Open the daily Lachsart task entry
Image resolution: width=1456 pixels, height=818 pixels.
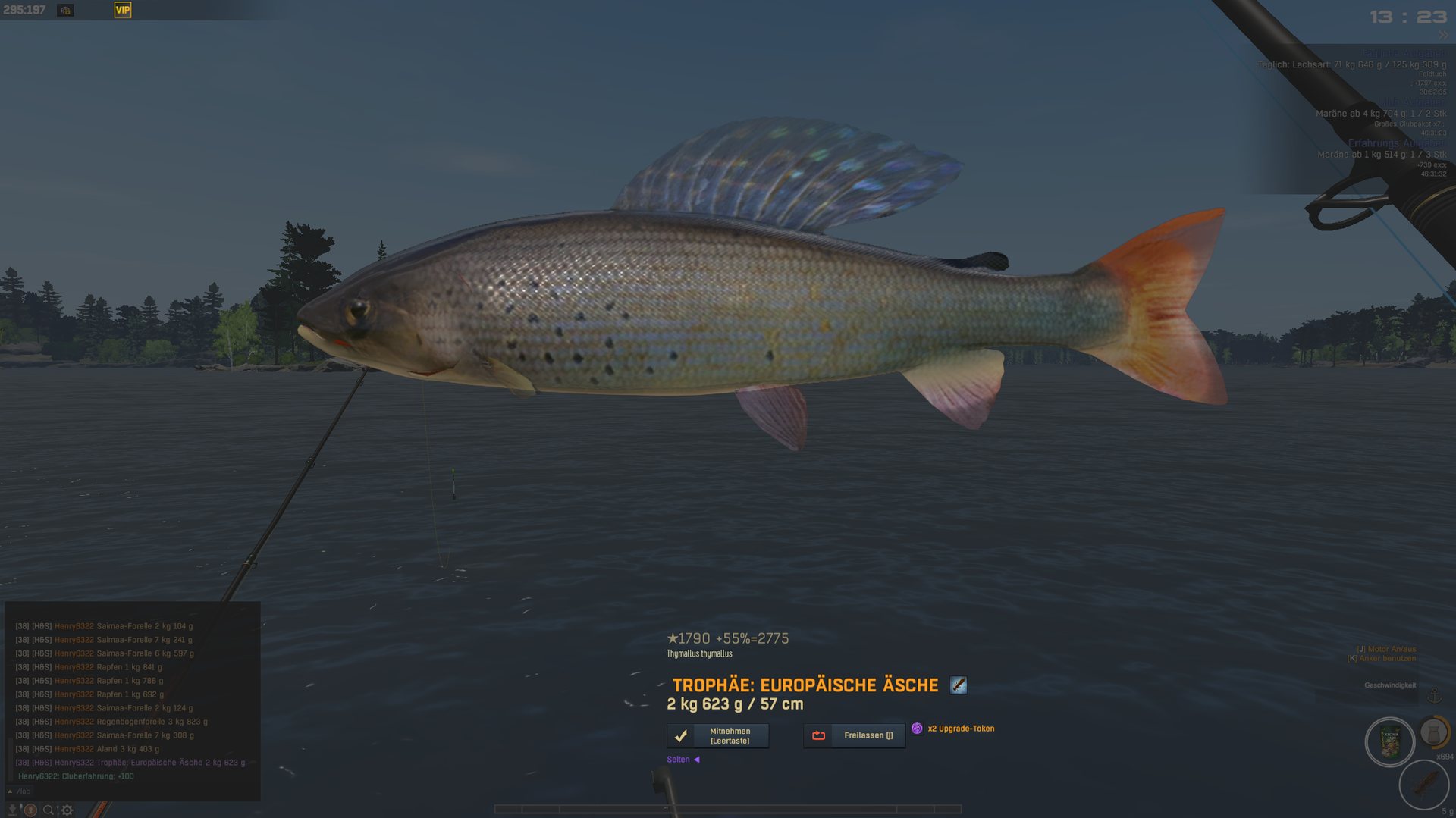point(1351,65)
